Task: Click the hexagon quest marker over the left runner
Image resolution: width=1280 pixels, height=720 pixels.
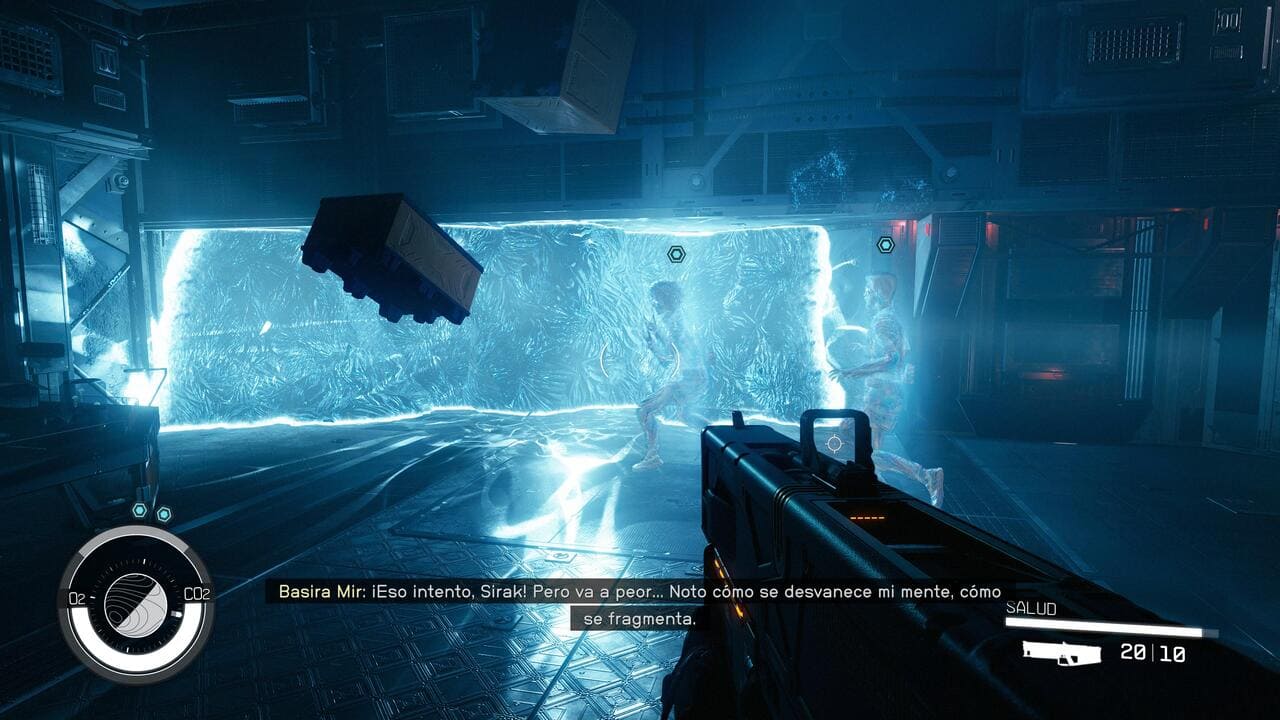Action: [x=676, y=255]
